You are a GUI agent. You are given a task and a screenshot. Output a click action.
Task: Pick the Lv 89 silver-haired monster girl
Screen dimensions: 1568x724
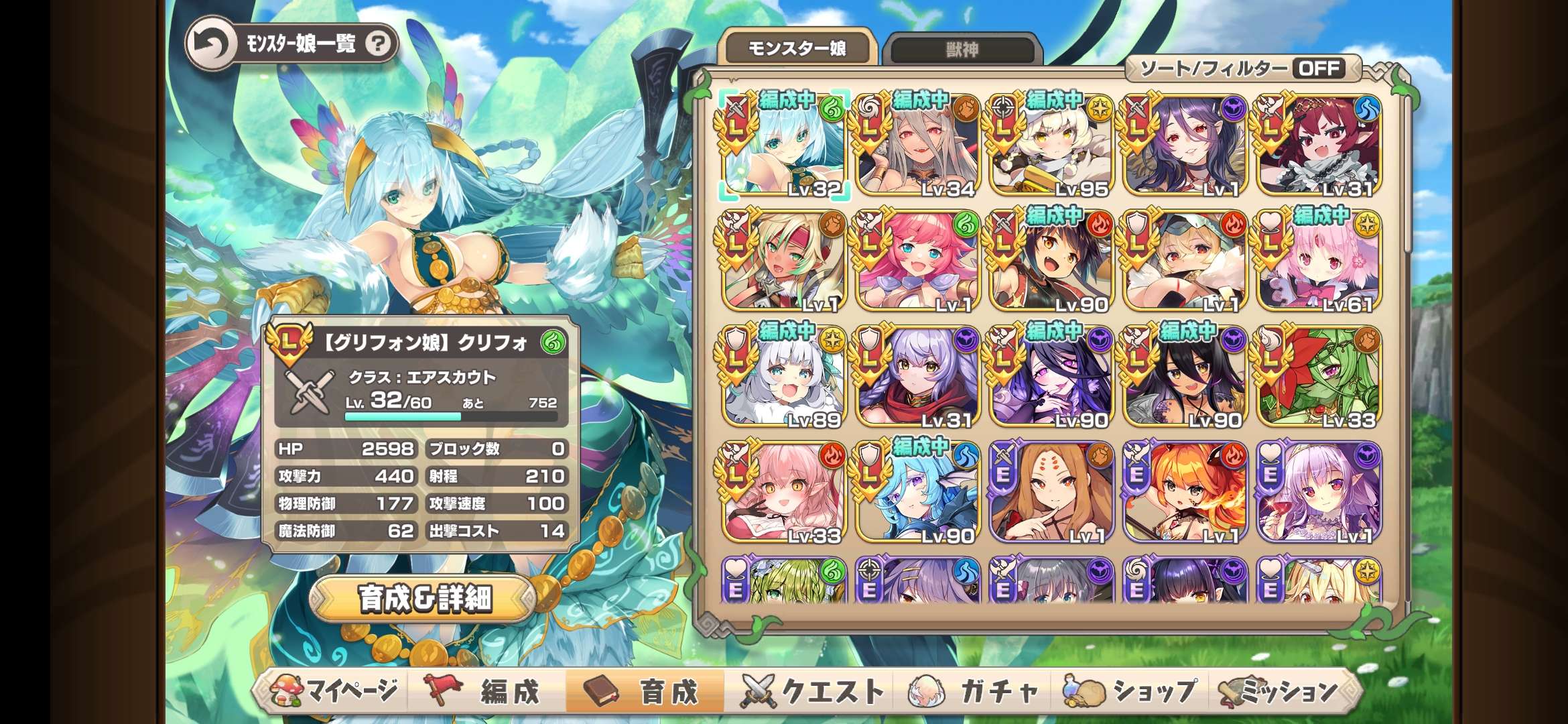(784, 377)
